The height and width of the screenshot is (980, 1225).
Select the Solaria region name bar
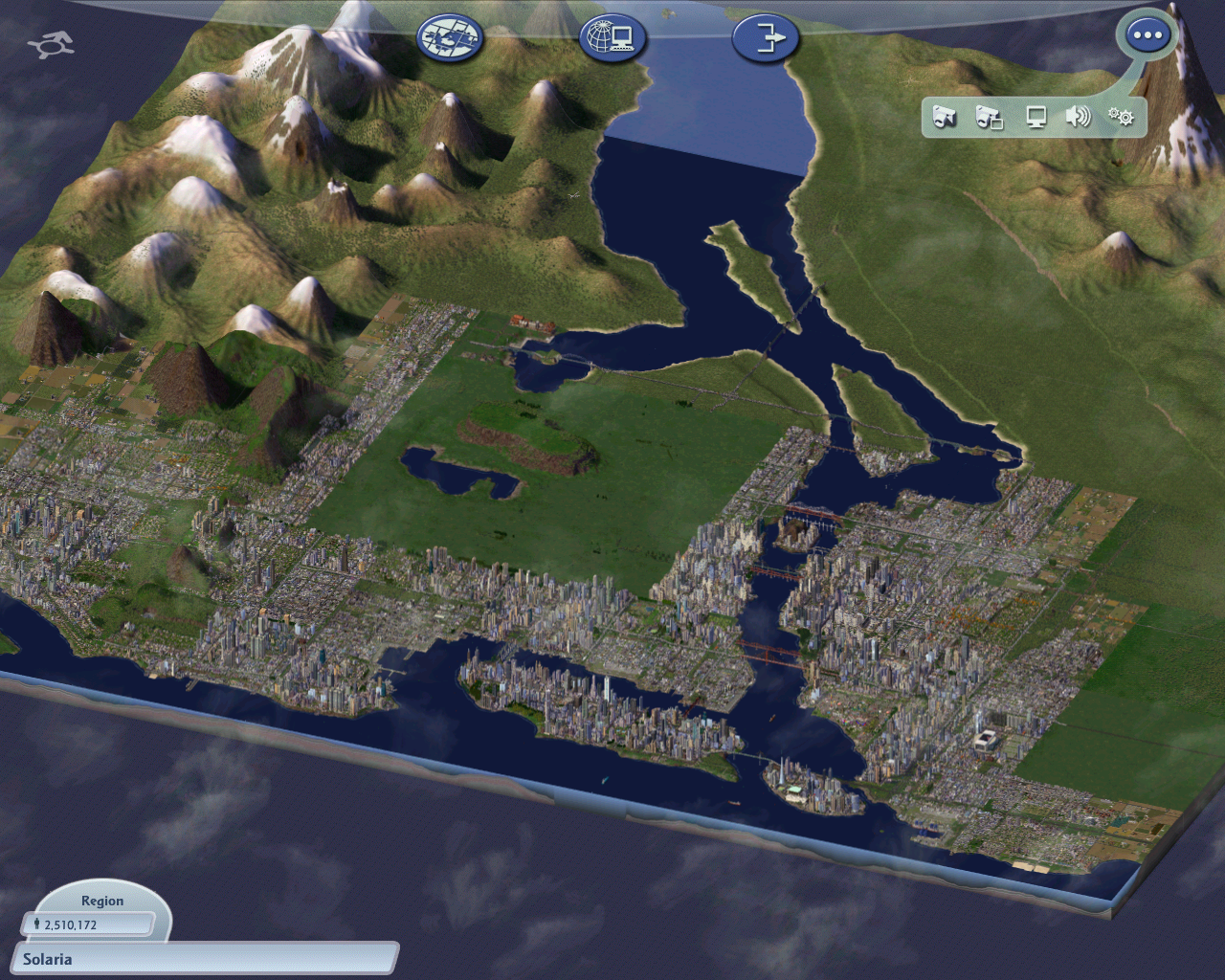(205, 959)
